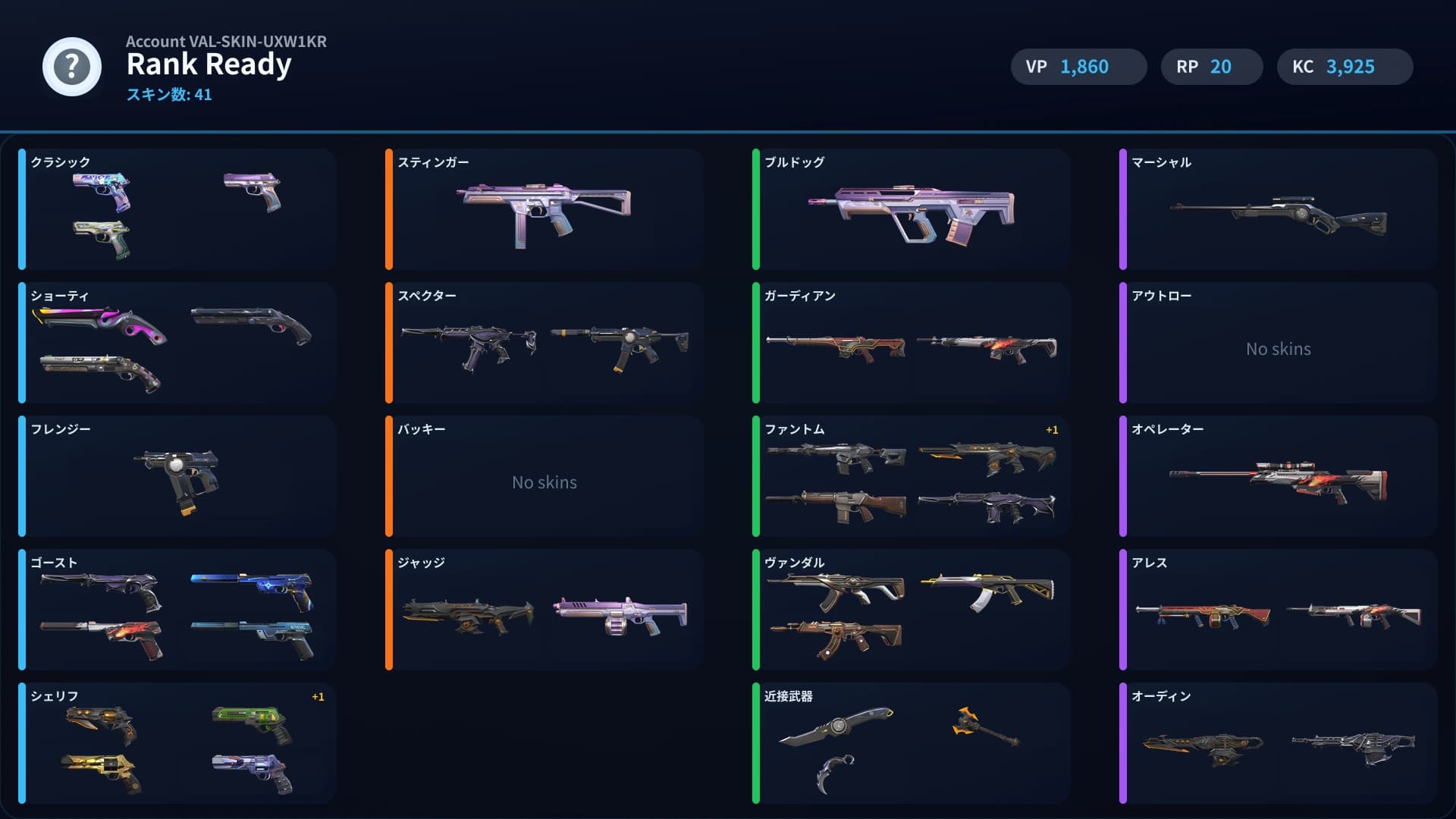Click the ゴースト panel title

click(x=53, y=563)
